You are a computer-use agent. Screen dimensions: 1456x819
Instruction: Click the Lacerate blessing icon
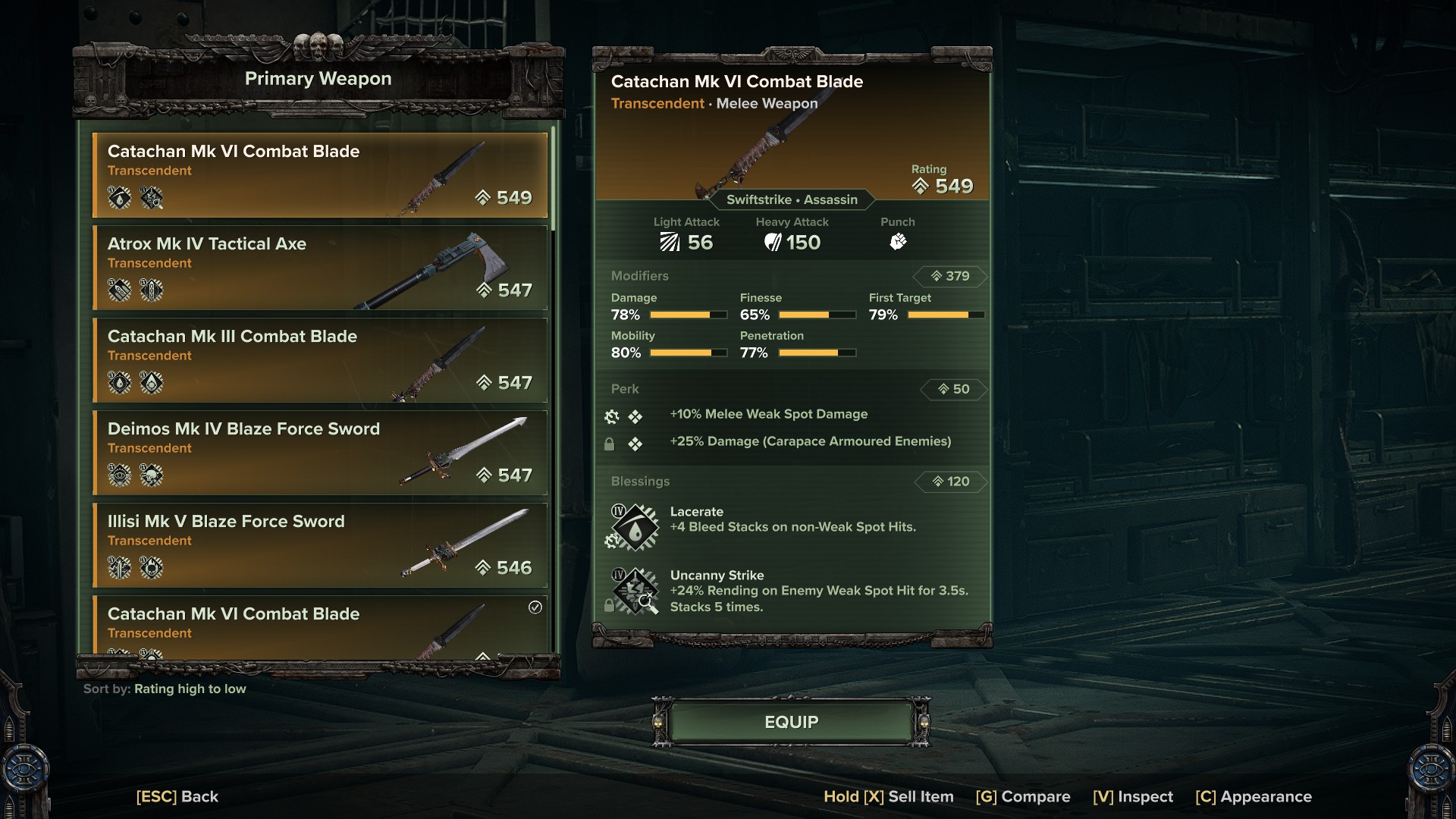[636, 527]
